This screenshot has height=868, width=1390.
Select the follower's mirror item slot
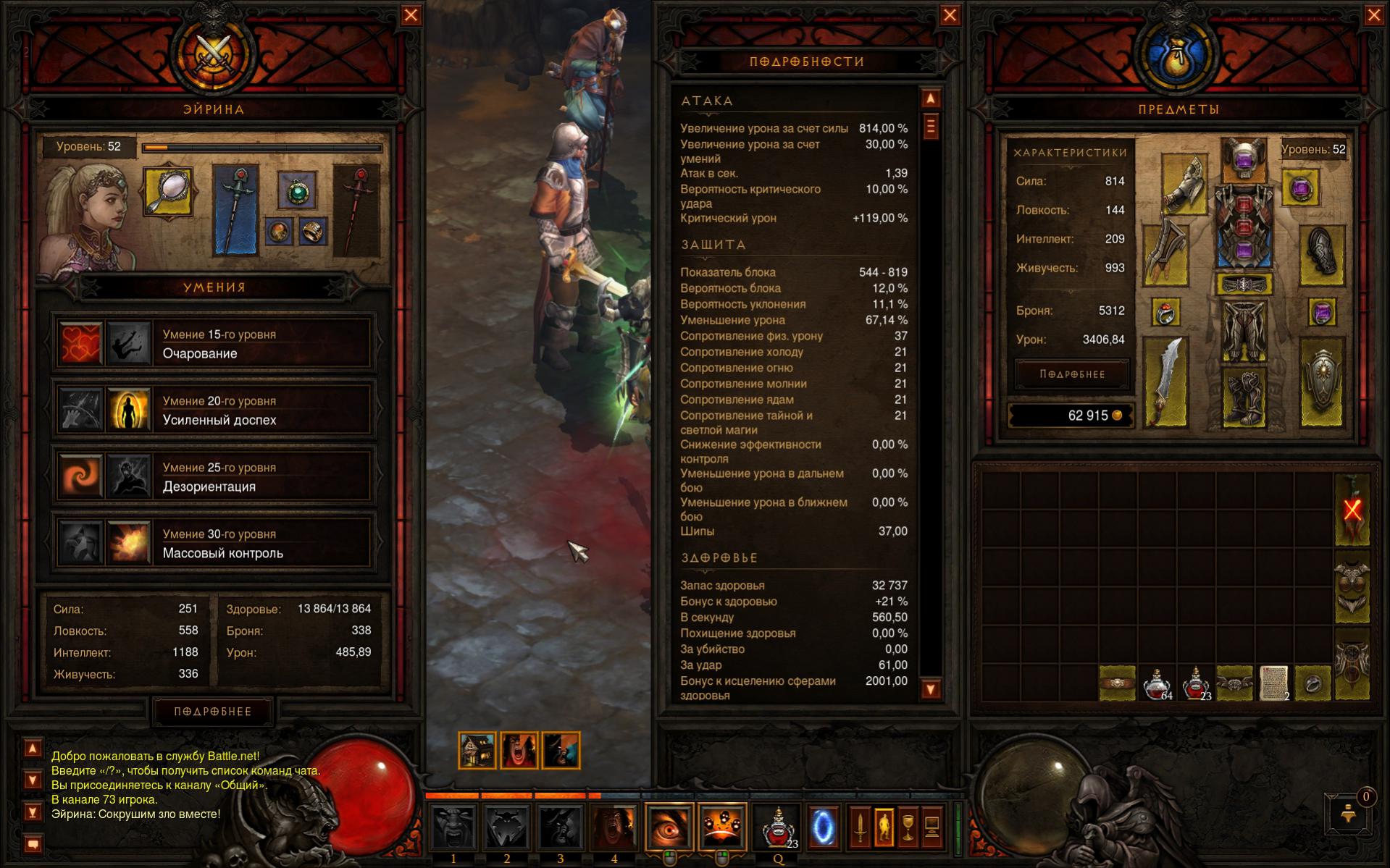coord(168,192)
